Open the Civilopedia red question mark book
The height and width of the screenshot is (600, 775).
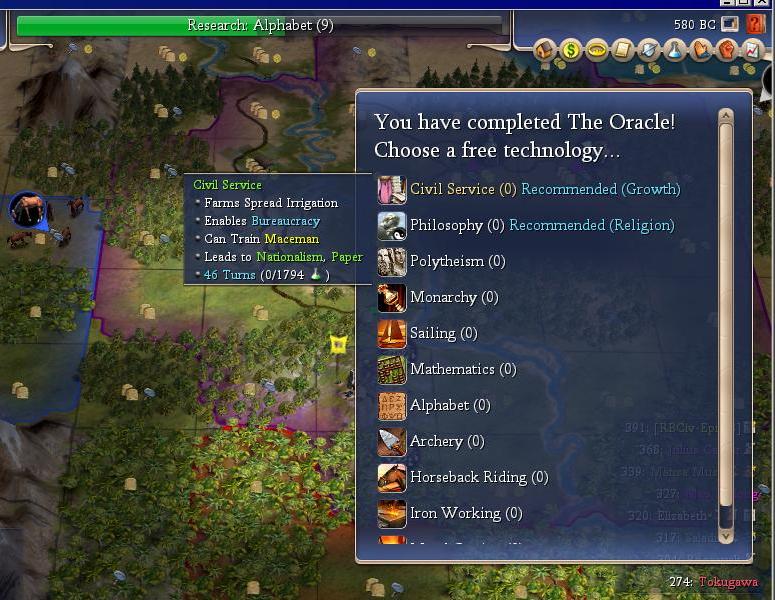tap(755, 23)
